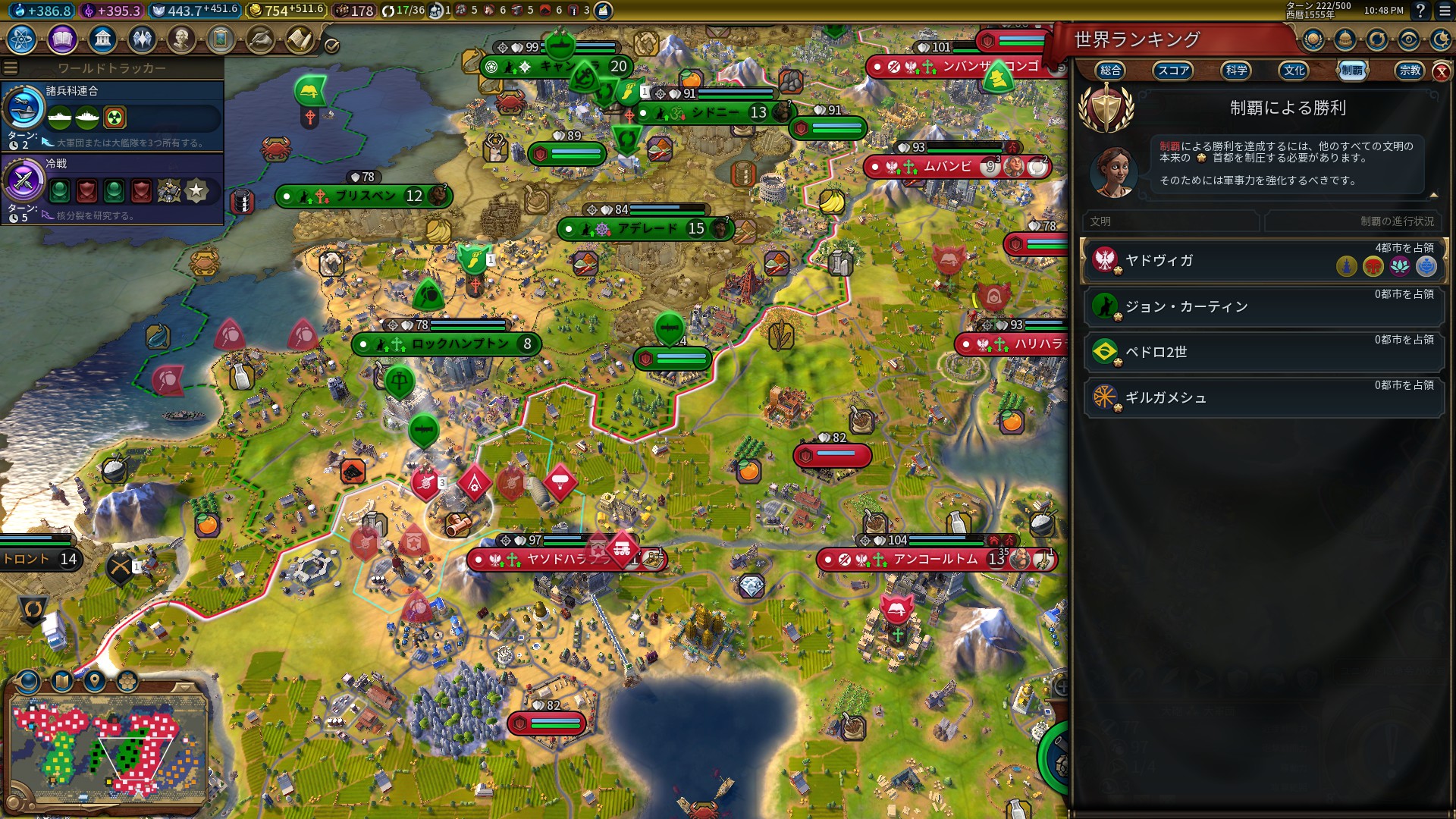
Task: Select the ペドロ2世 leader row
Action: (1264, 352)
